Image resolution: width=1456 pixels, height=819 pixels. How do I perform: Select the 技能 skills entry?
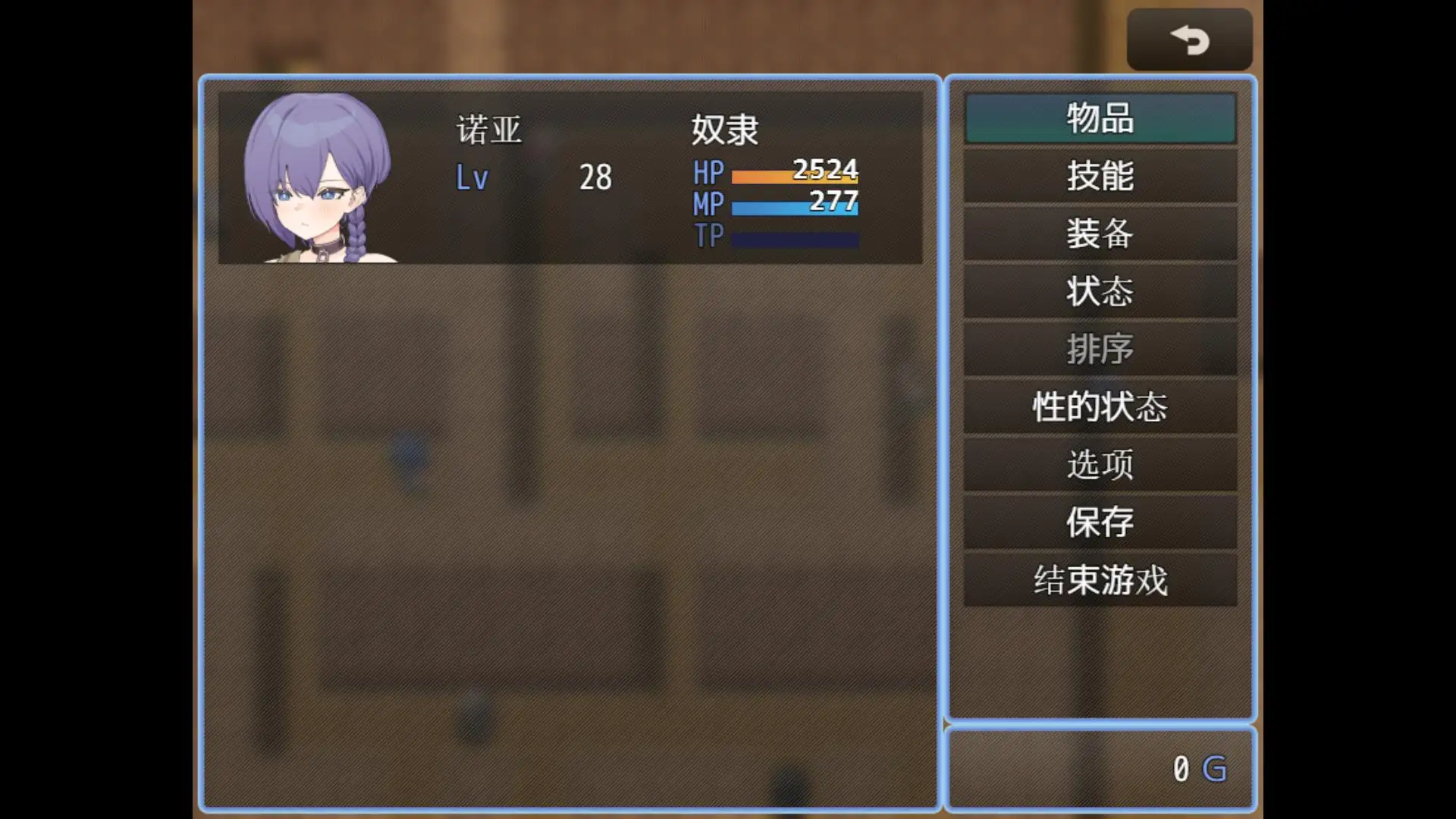pos(1100,176)
